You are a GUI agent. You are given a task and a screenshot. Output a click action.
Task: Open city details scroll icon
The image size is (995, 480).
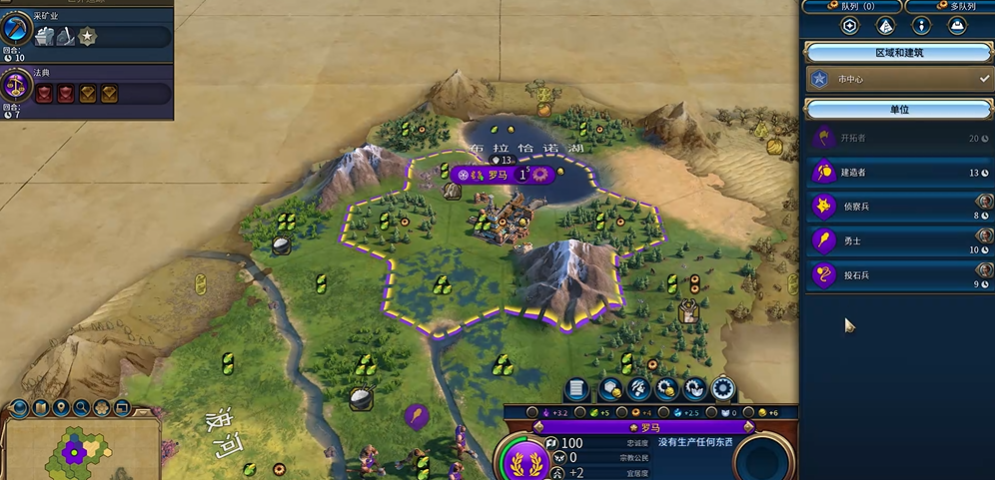click(x=576, y=389)
